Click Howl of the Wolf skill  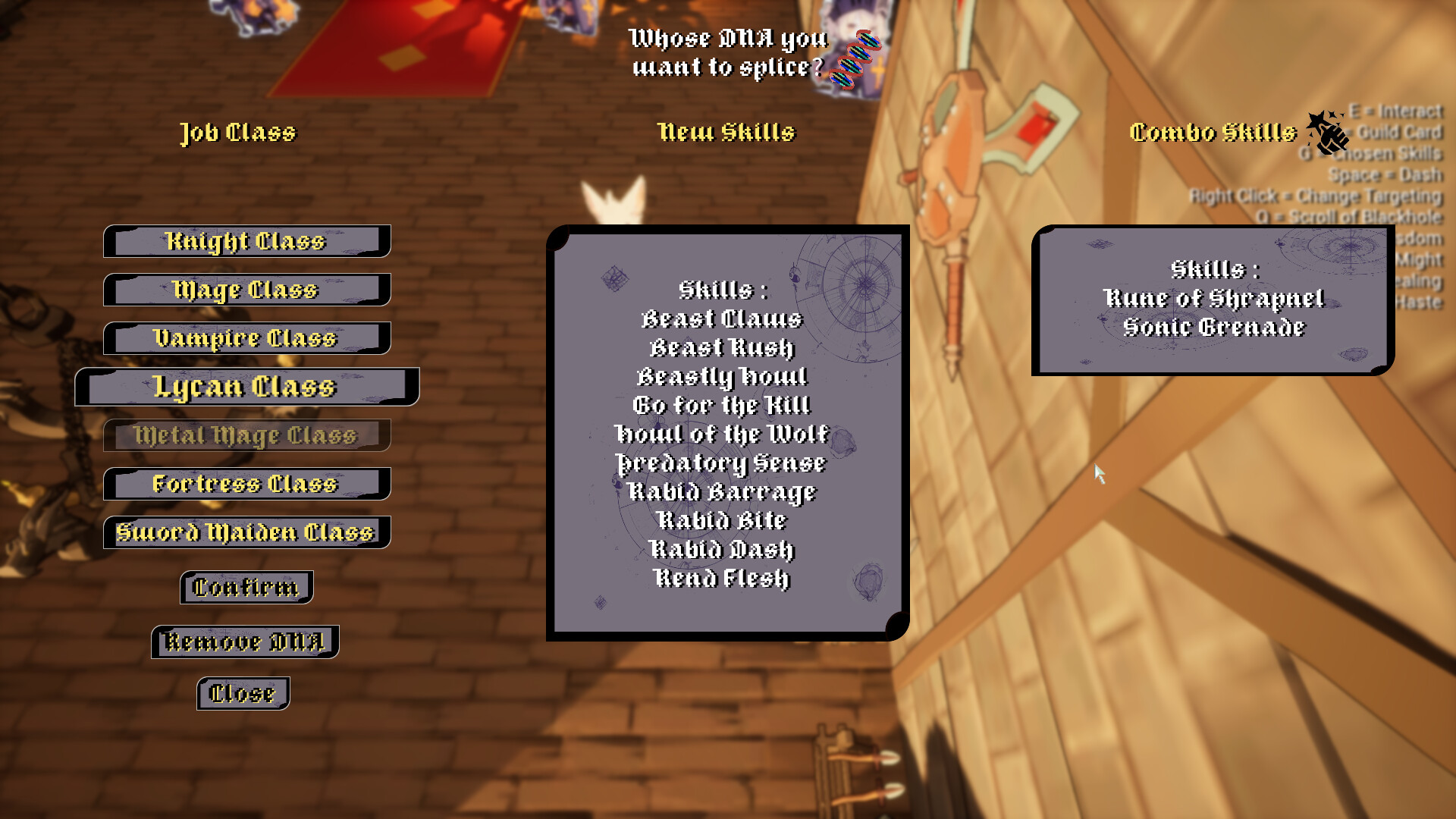pyautogui.click(x=722, y=434)
